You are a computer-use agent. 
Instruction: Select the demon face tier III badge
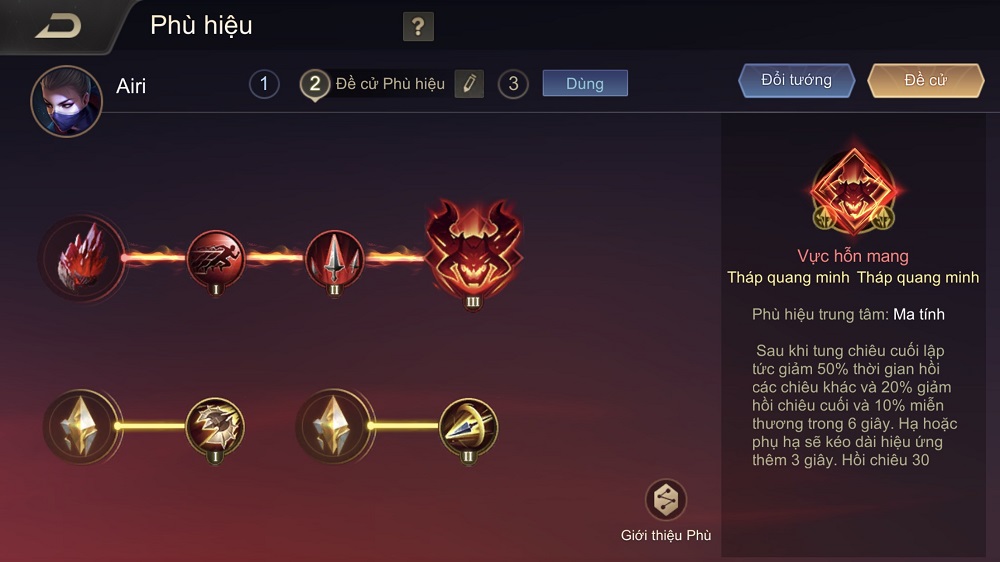pos(473,253)
